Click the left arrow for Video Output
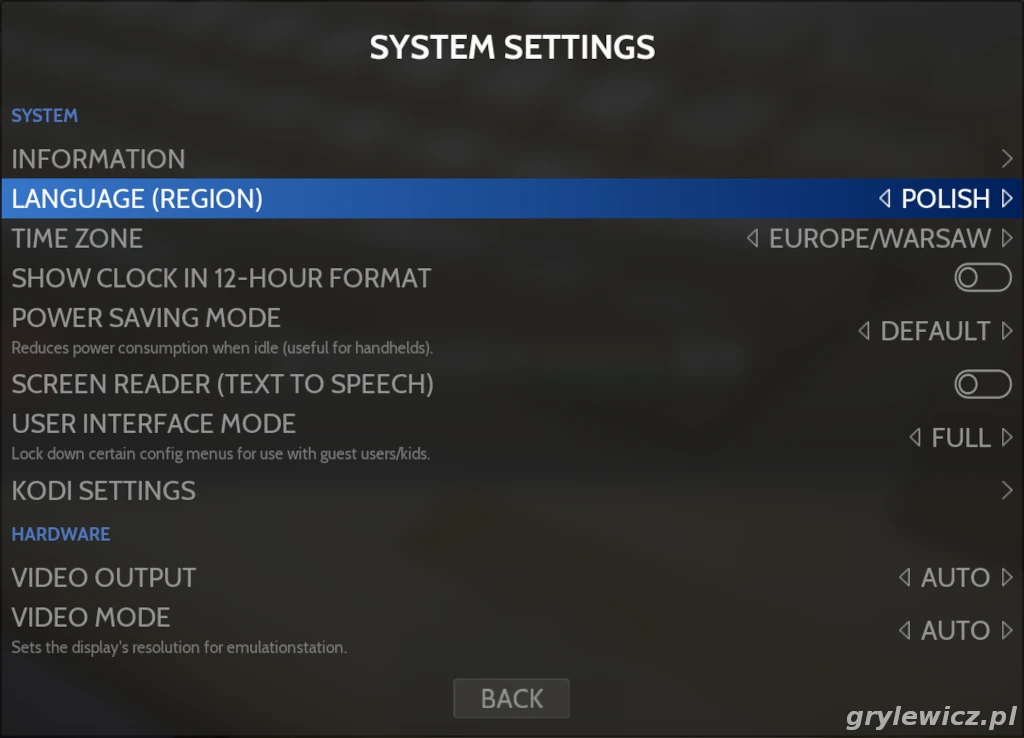 click(x=904, y=578)
